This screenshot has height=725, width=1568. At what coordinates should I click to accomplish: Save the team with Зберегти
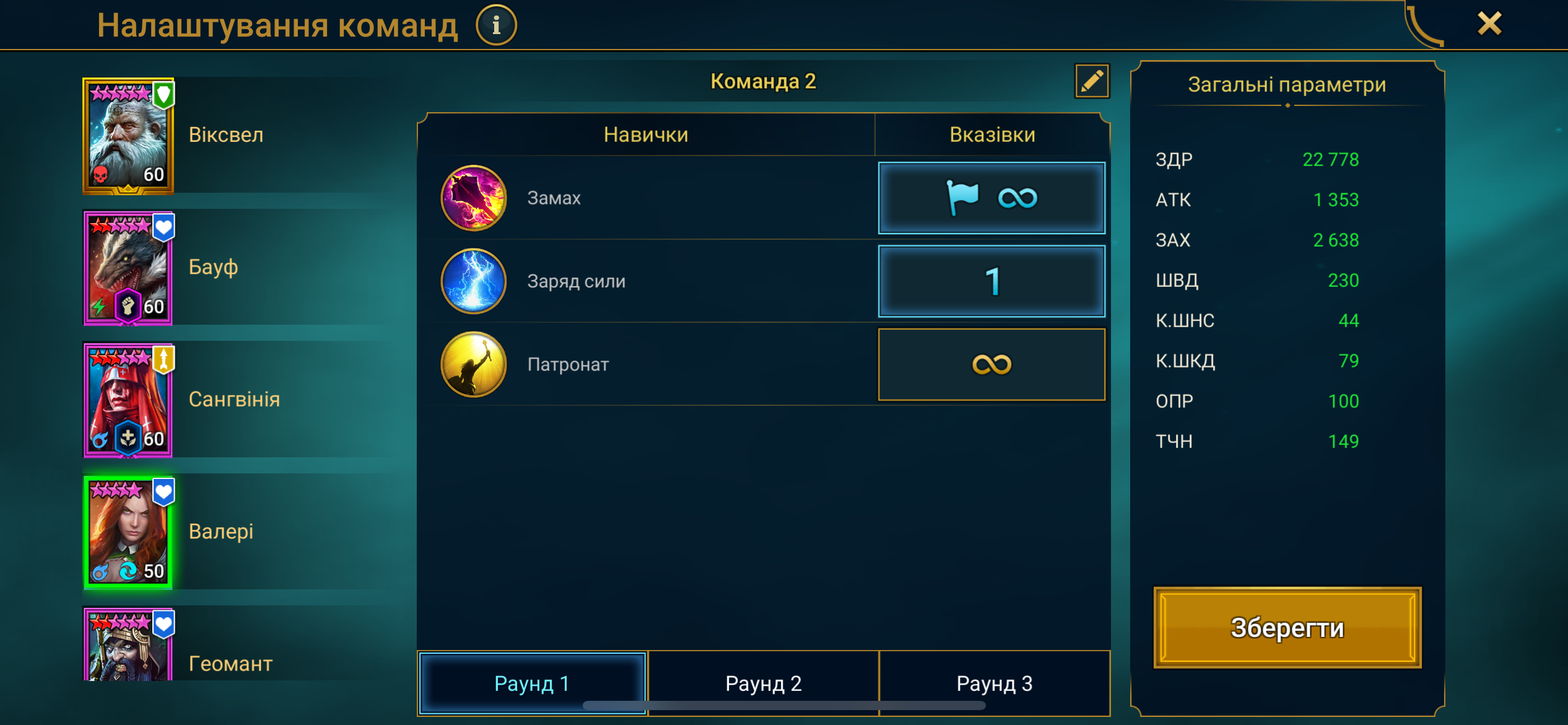[1287, 628]
